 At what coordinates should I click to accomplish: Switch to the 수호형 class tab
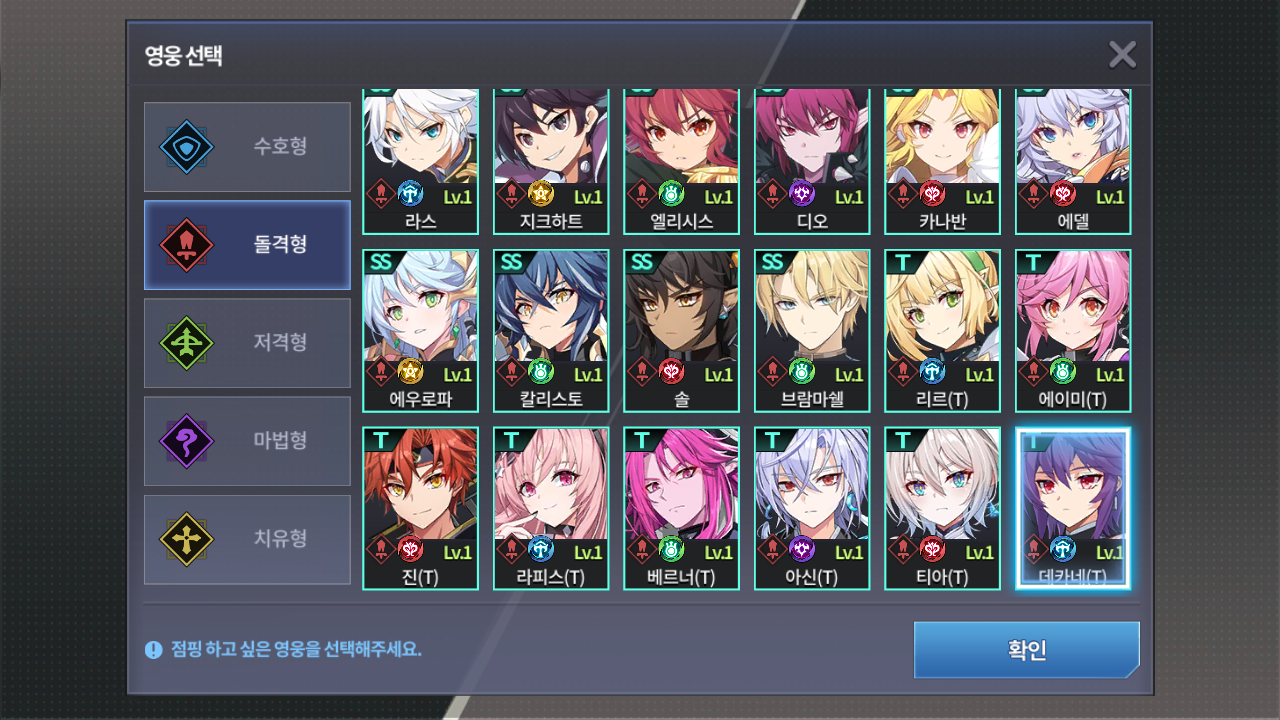point(247,147)
